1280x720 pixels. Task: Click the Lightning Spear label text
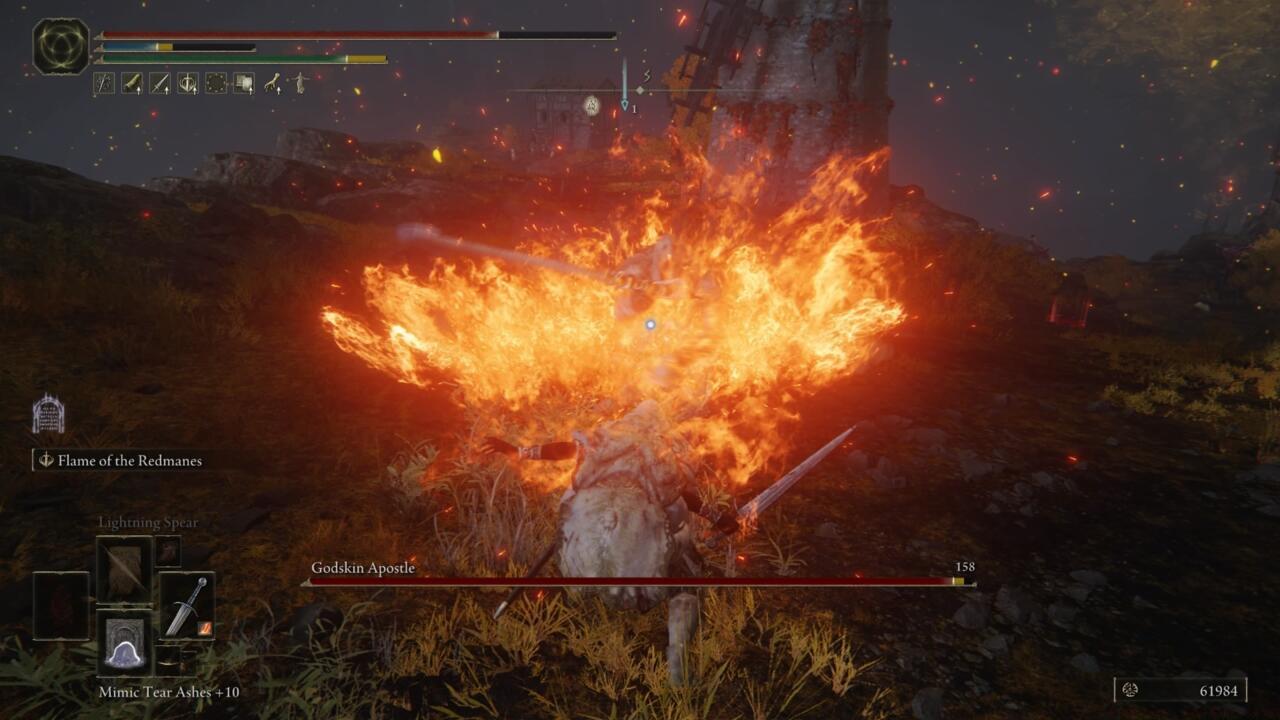coord(148,521)
